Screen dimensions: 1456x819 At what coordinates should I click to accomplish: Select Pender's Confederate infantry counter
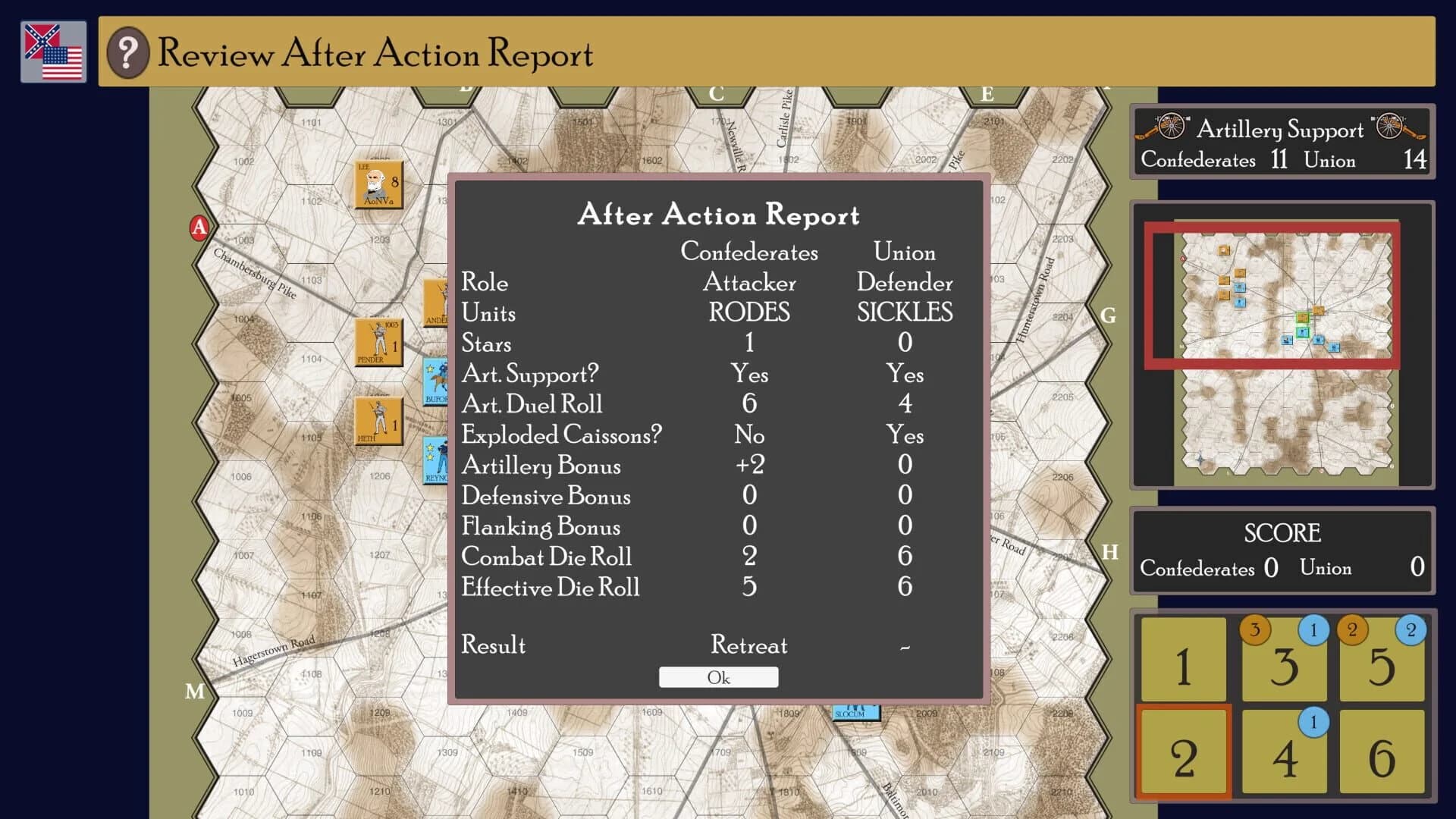tap(378, 343)
